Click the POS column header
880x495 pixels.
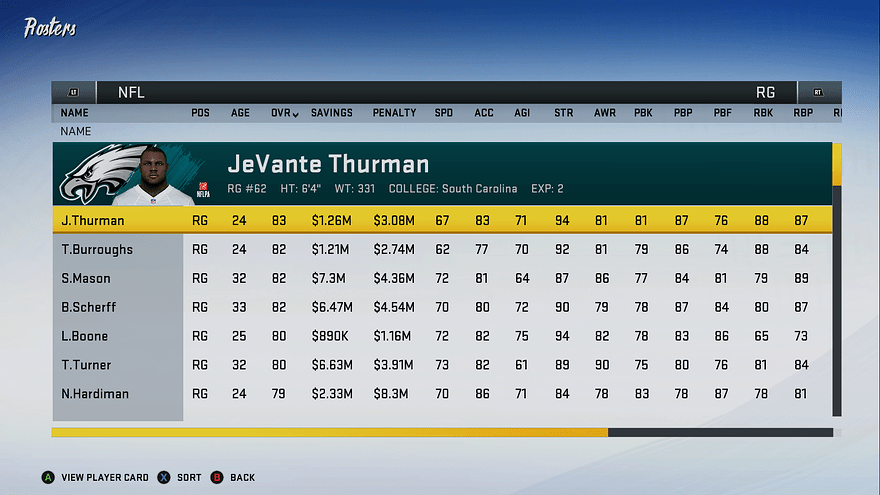200,113
